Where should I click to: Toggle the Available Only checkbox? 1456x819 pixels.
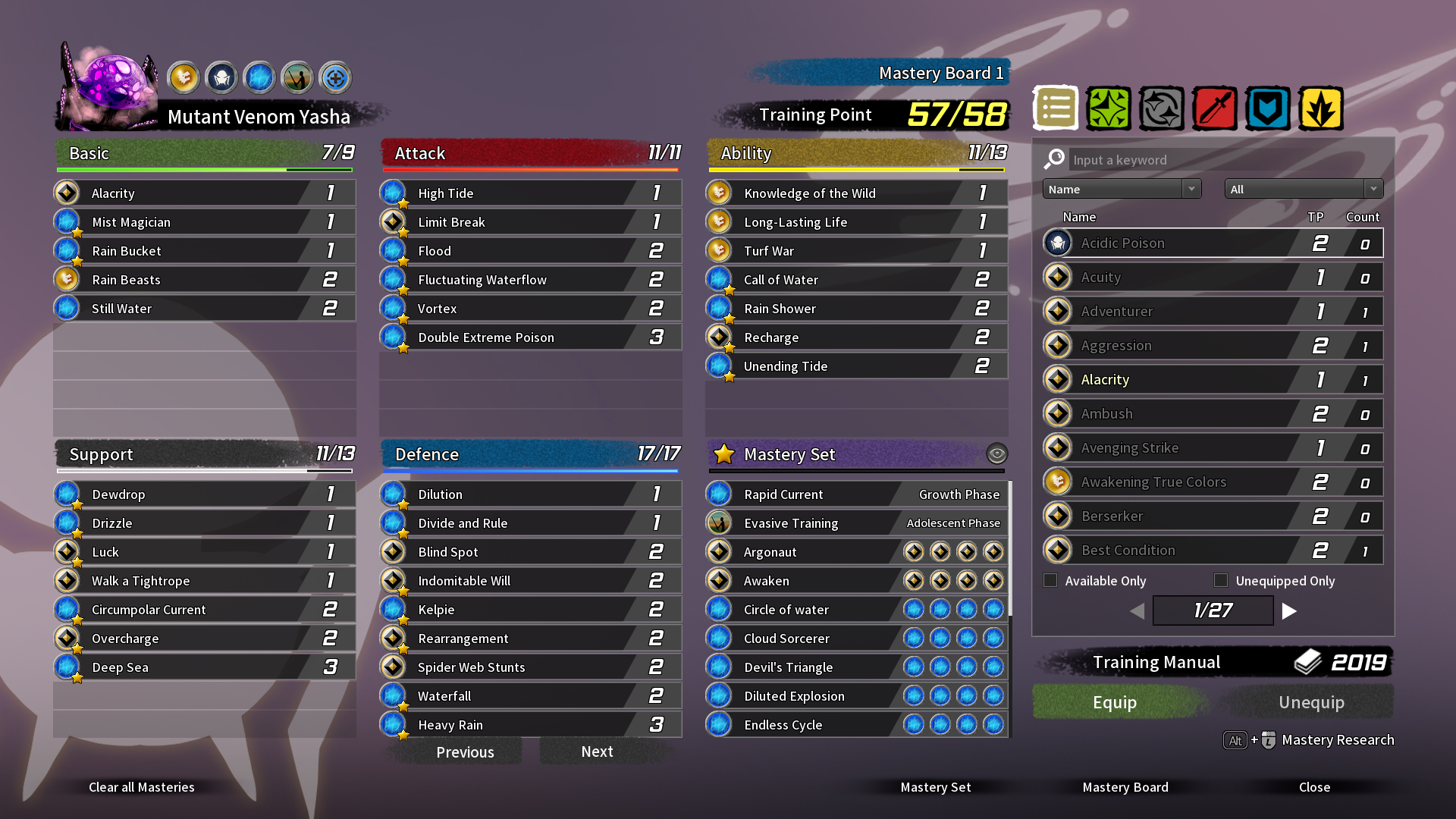[x=1050, y=580]
